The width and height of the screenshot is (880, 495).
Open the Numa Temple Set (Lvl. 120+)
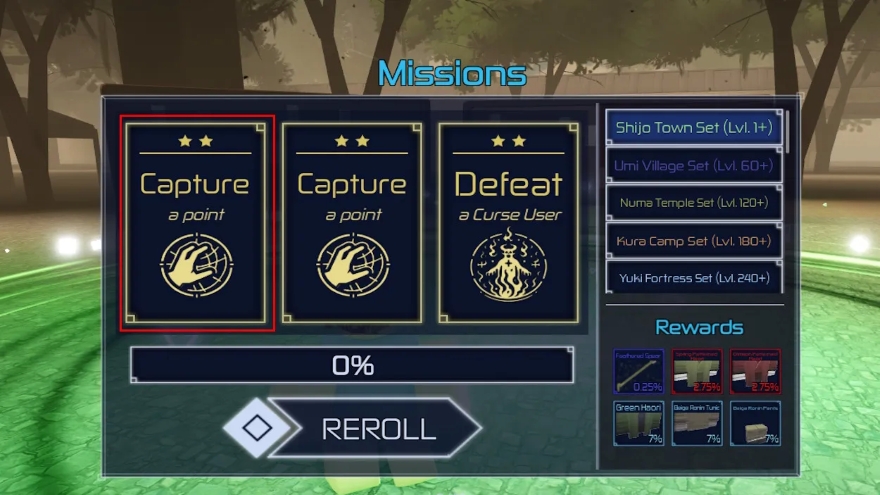(695, 203)
